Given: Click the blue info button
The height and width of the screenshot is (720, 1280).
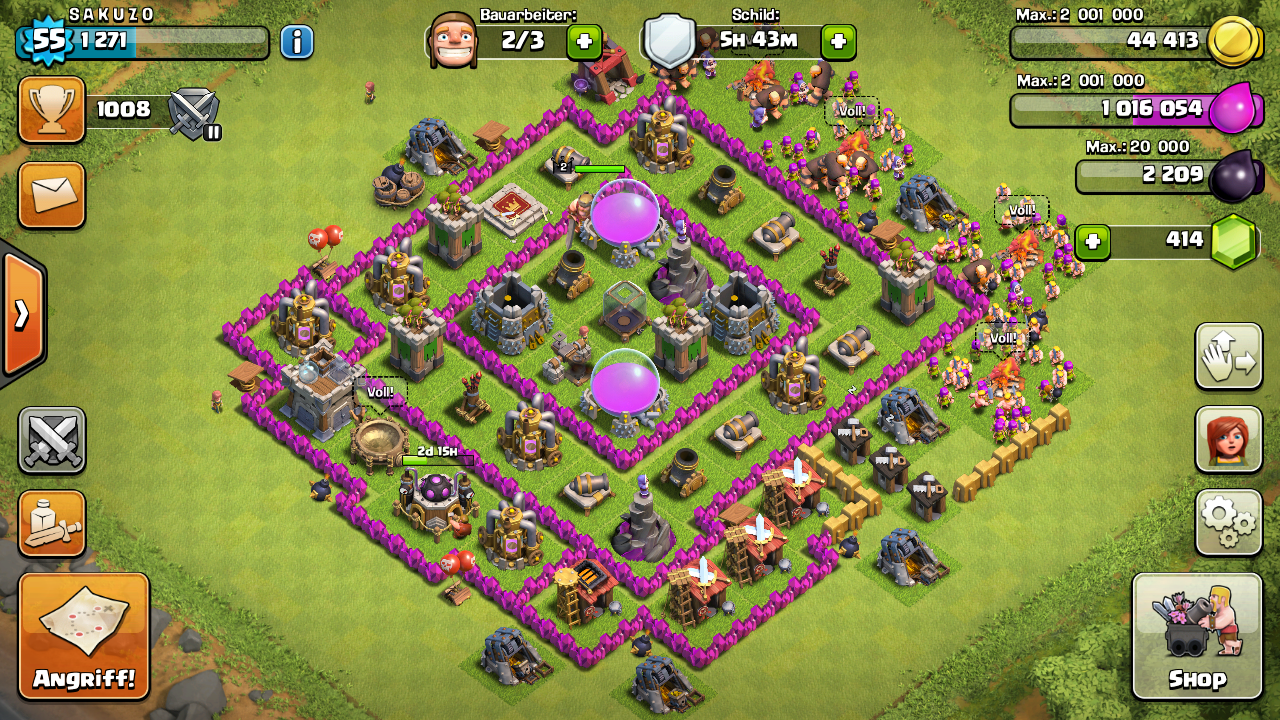Looking at the screenshot, I should point(296,42).
